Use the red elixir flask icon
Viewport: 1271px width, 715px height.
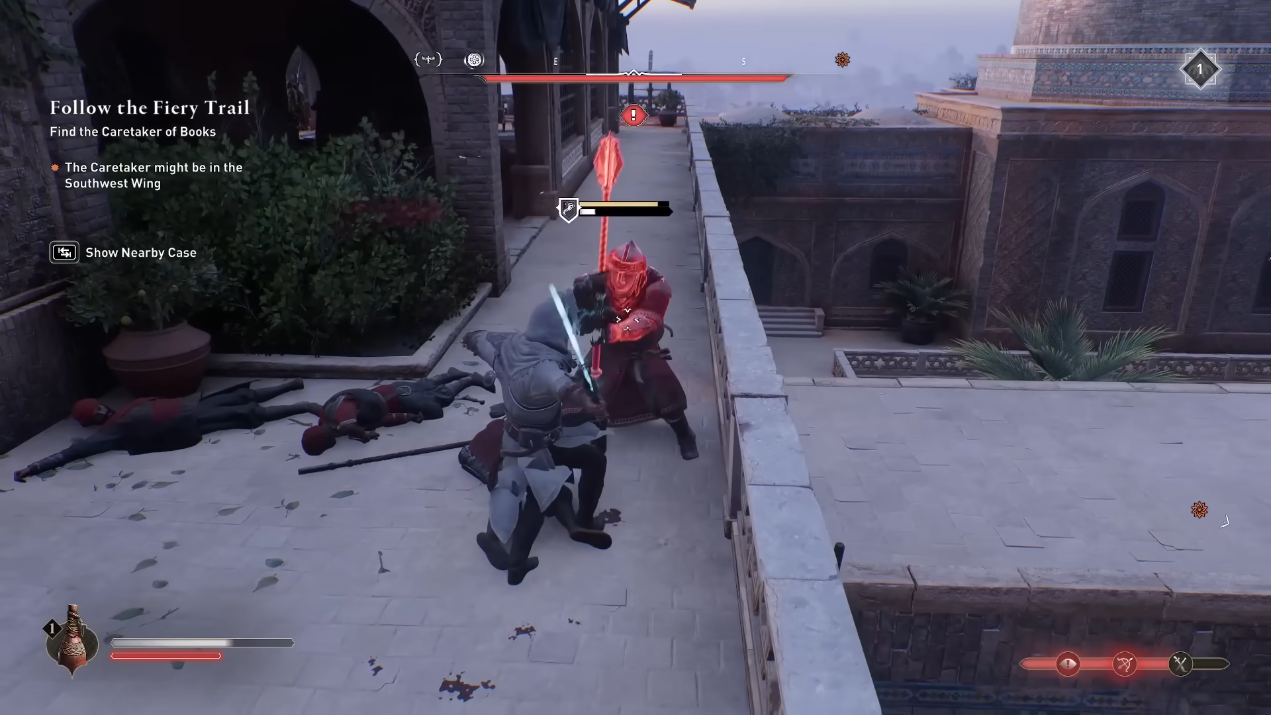(x=72, y=638)
